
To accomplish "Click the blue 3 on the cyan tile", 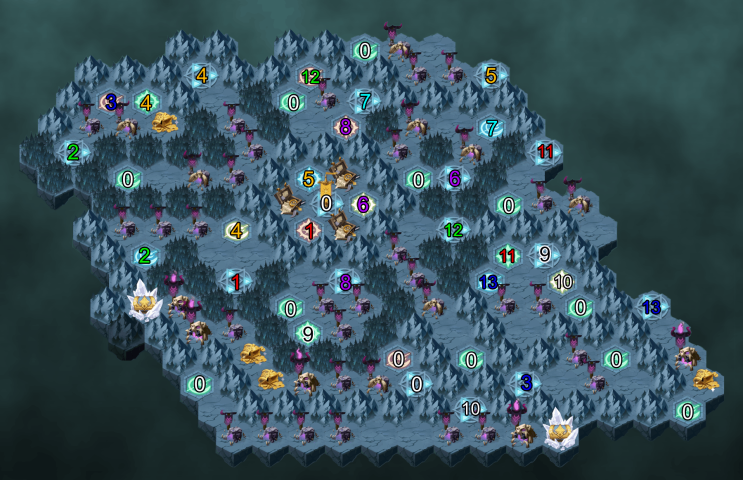I will pos(525,382).
